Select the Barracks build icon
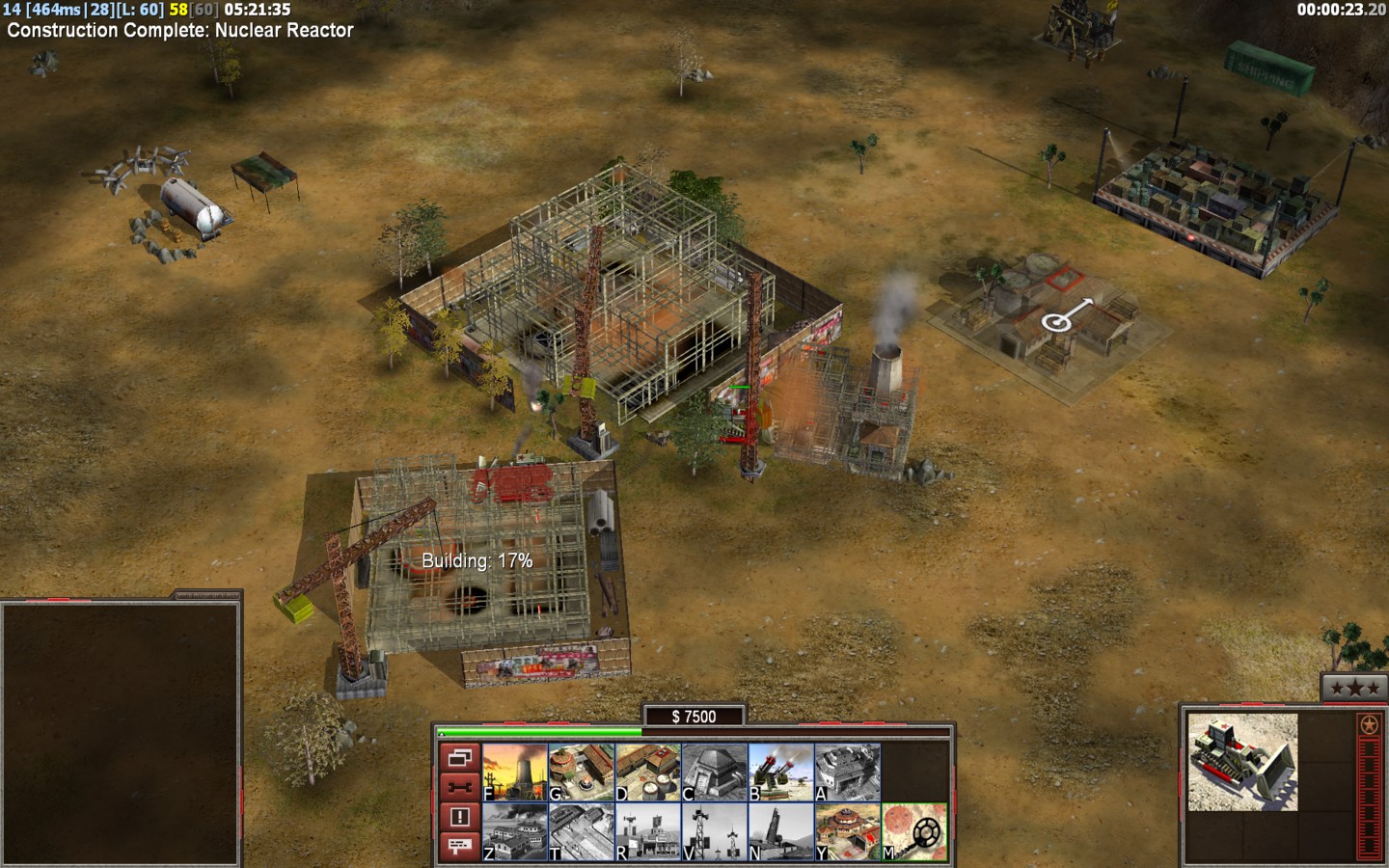The width and height of the screenshot is (1389, 868). click(581, 772)
